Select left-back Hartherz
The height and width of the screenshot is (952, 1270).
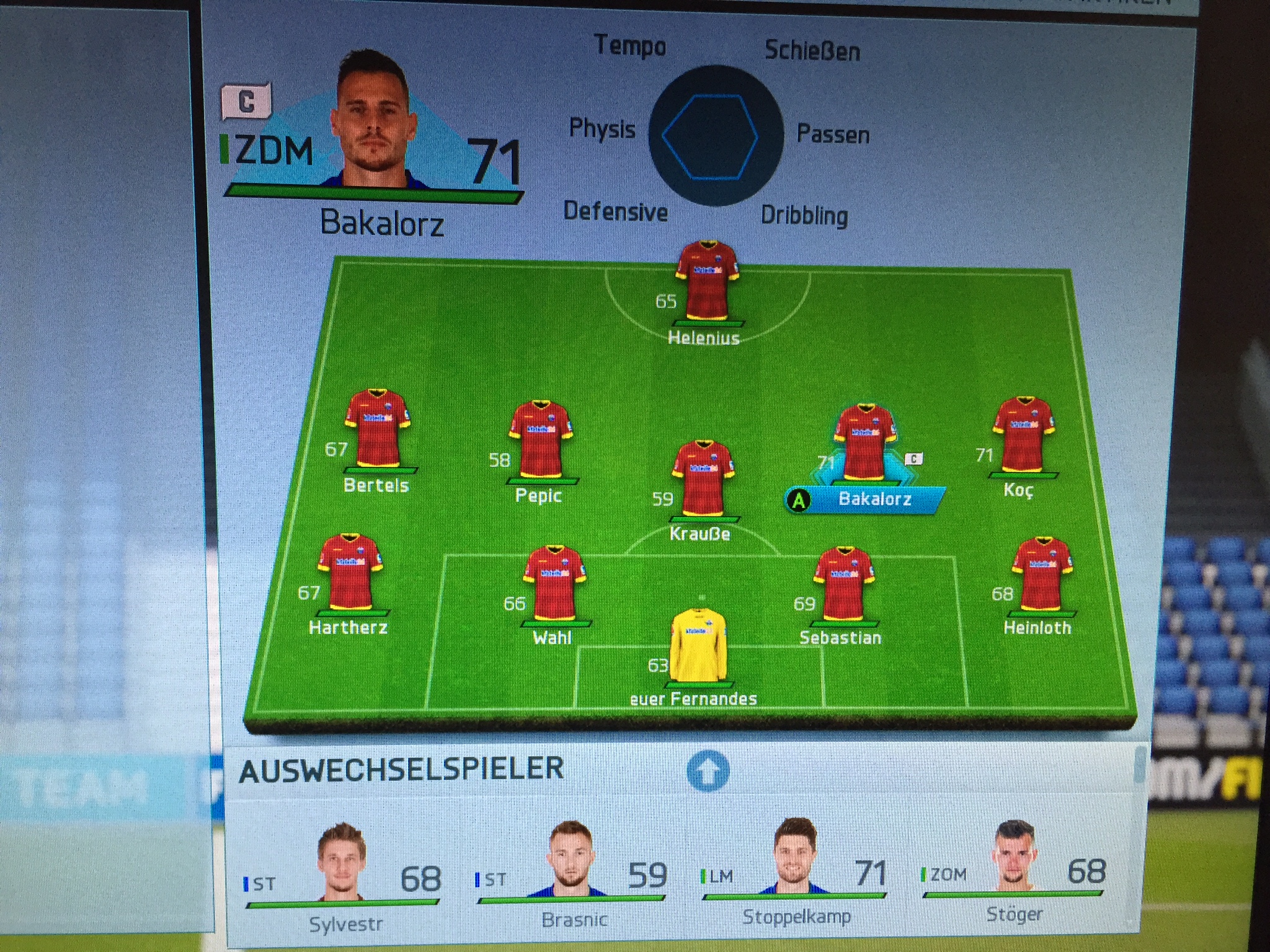pyautogui.click(x=350, y=571)
